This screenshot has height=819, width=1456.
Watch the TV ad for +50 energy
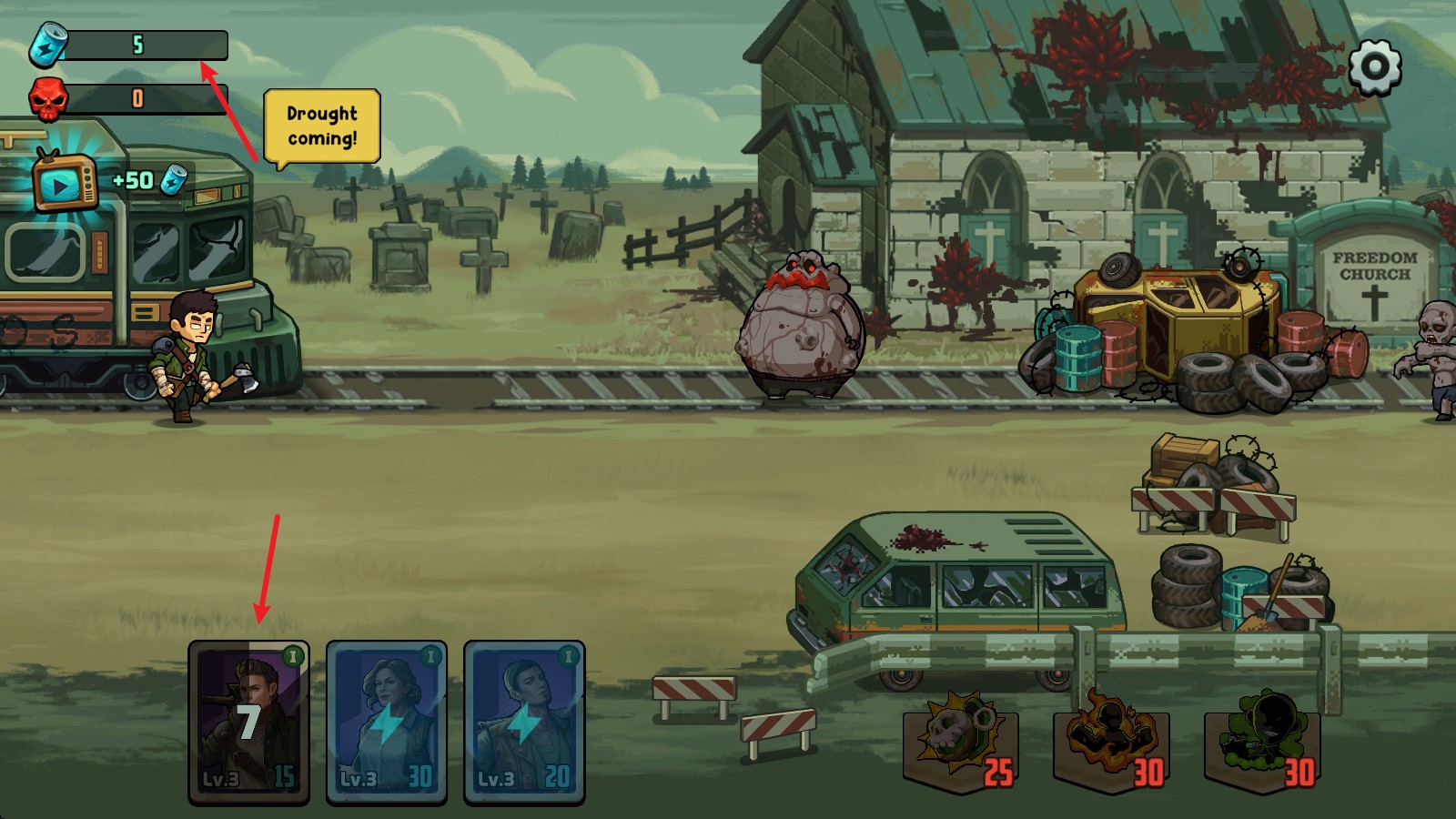pos(64,182)
